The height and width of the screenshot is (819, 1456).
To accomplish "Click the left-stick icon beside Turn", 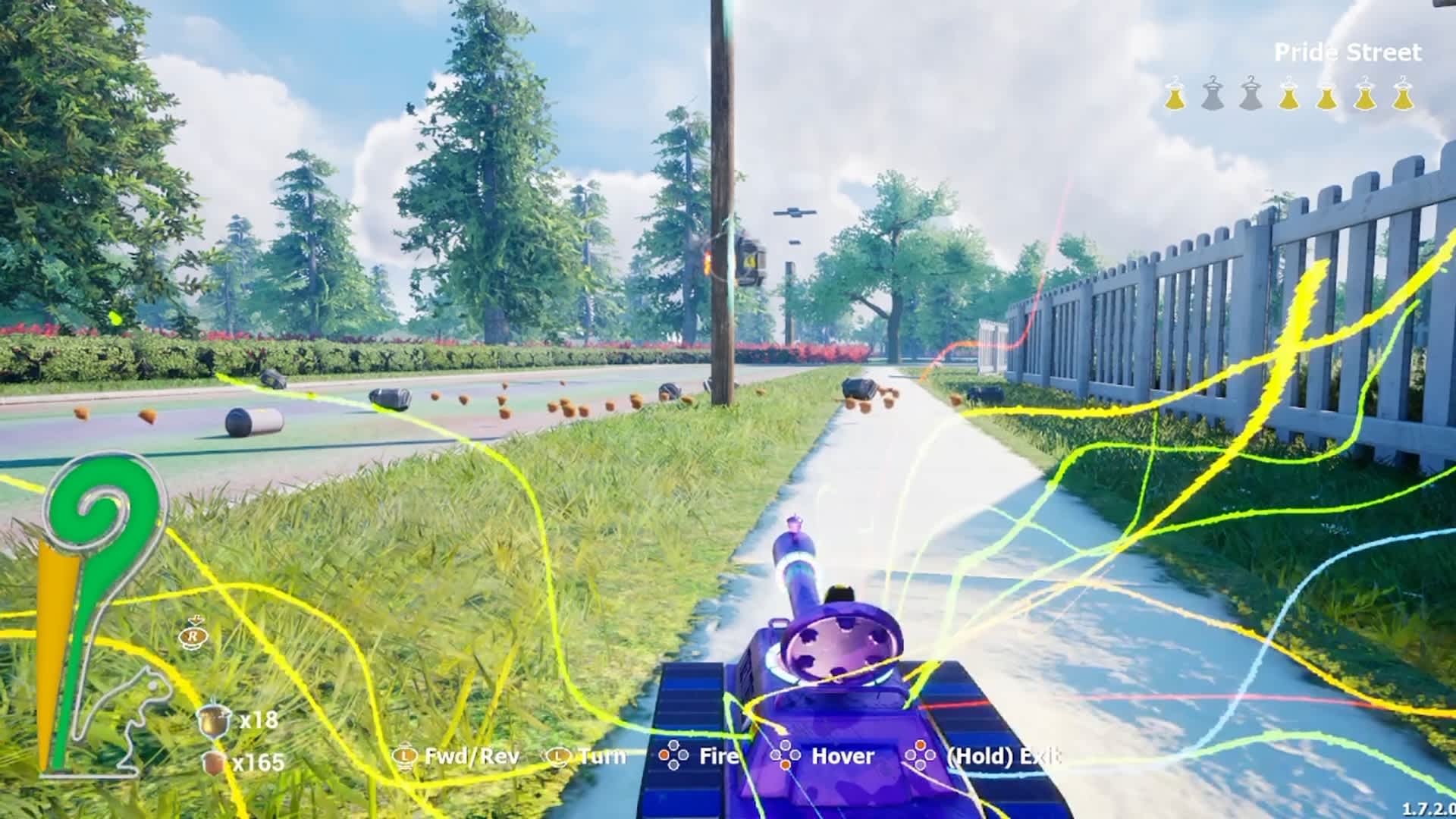I will 558,756.
